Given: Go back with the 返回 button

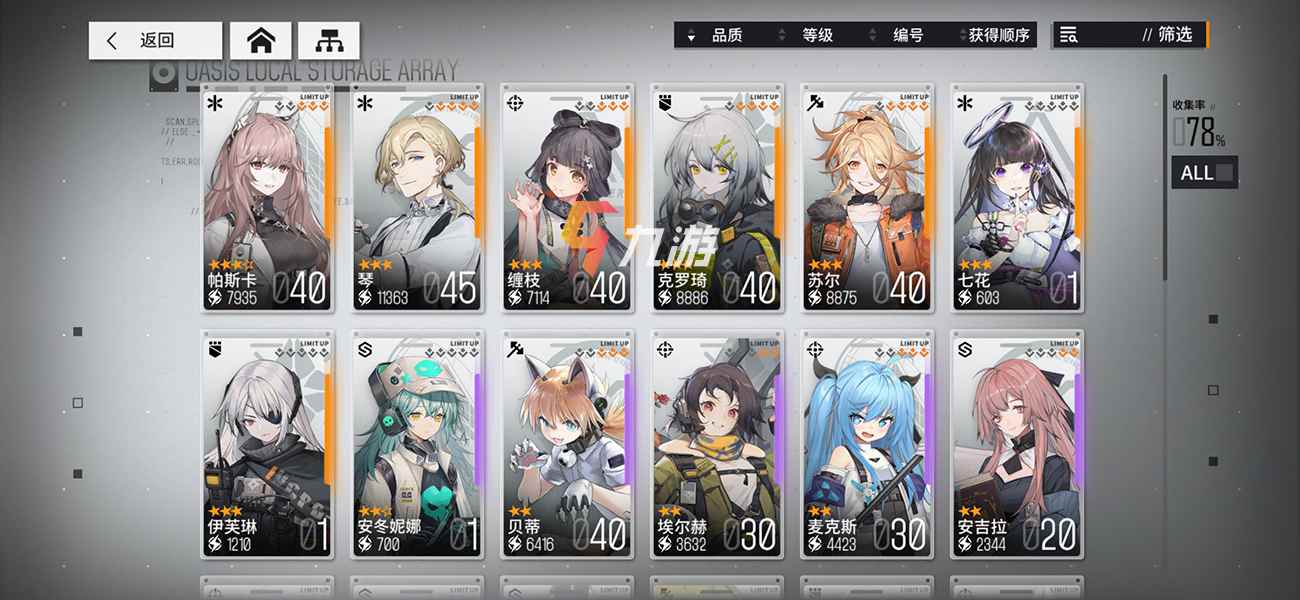Looking at the screenshot, I should coord(155,41).
